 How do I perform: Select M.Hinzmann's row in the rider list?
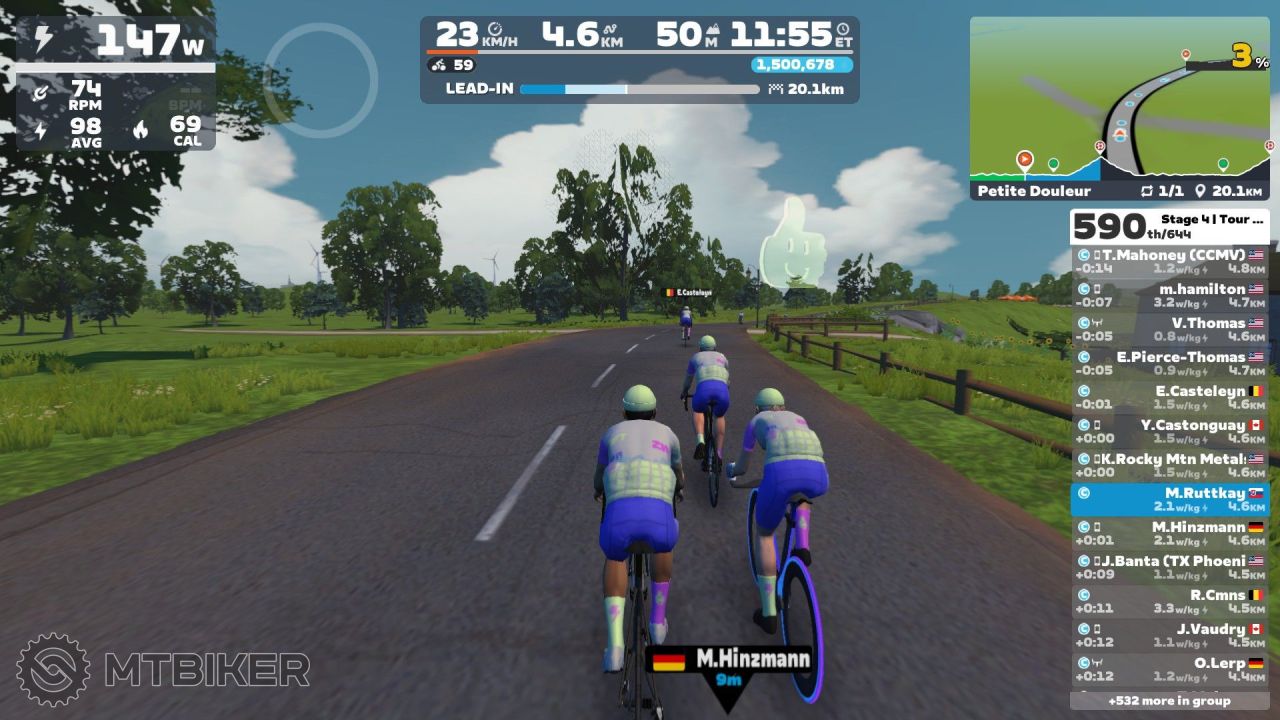[1169, 534]
